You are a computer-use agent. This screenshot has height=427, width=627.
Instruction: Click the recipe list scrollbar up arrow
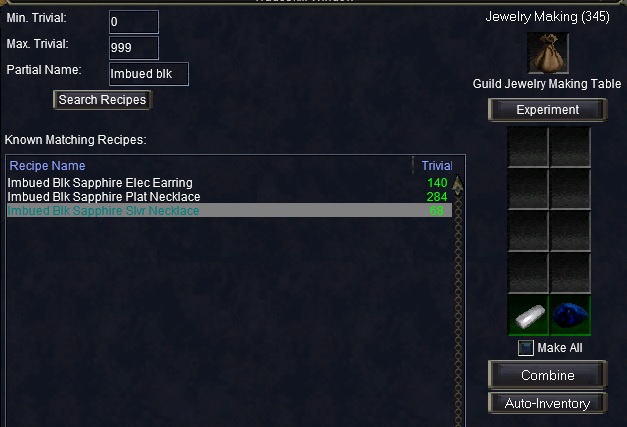pos(458,184)
